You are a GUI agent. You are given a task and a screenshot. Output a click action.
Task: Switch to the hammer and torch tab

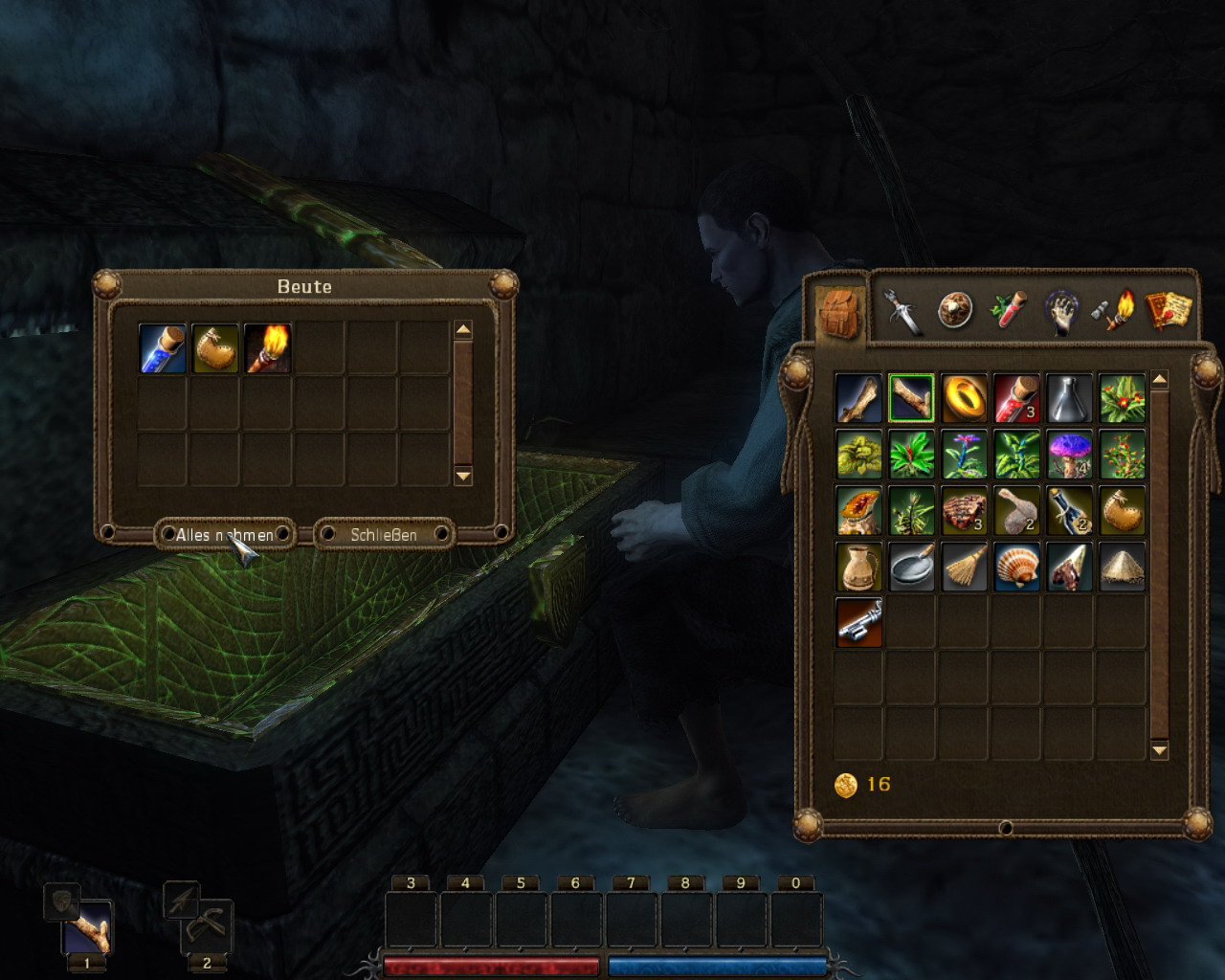pos(1113,310)
